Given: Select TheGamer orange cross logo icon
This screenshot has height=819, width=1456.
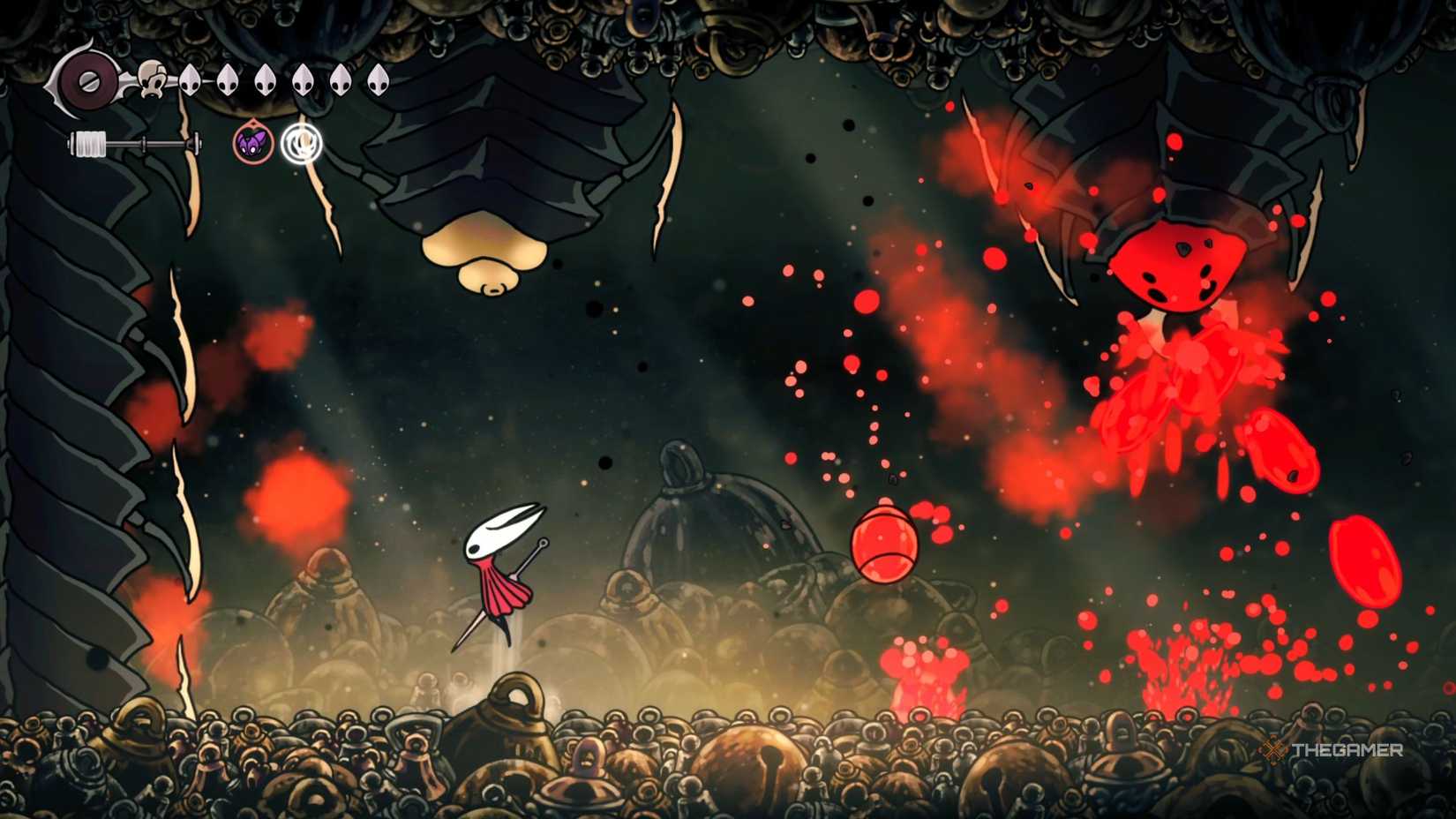Looking at the screenshot, I should pyautogui.click(x=1274, y=751).
